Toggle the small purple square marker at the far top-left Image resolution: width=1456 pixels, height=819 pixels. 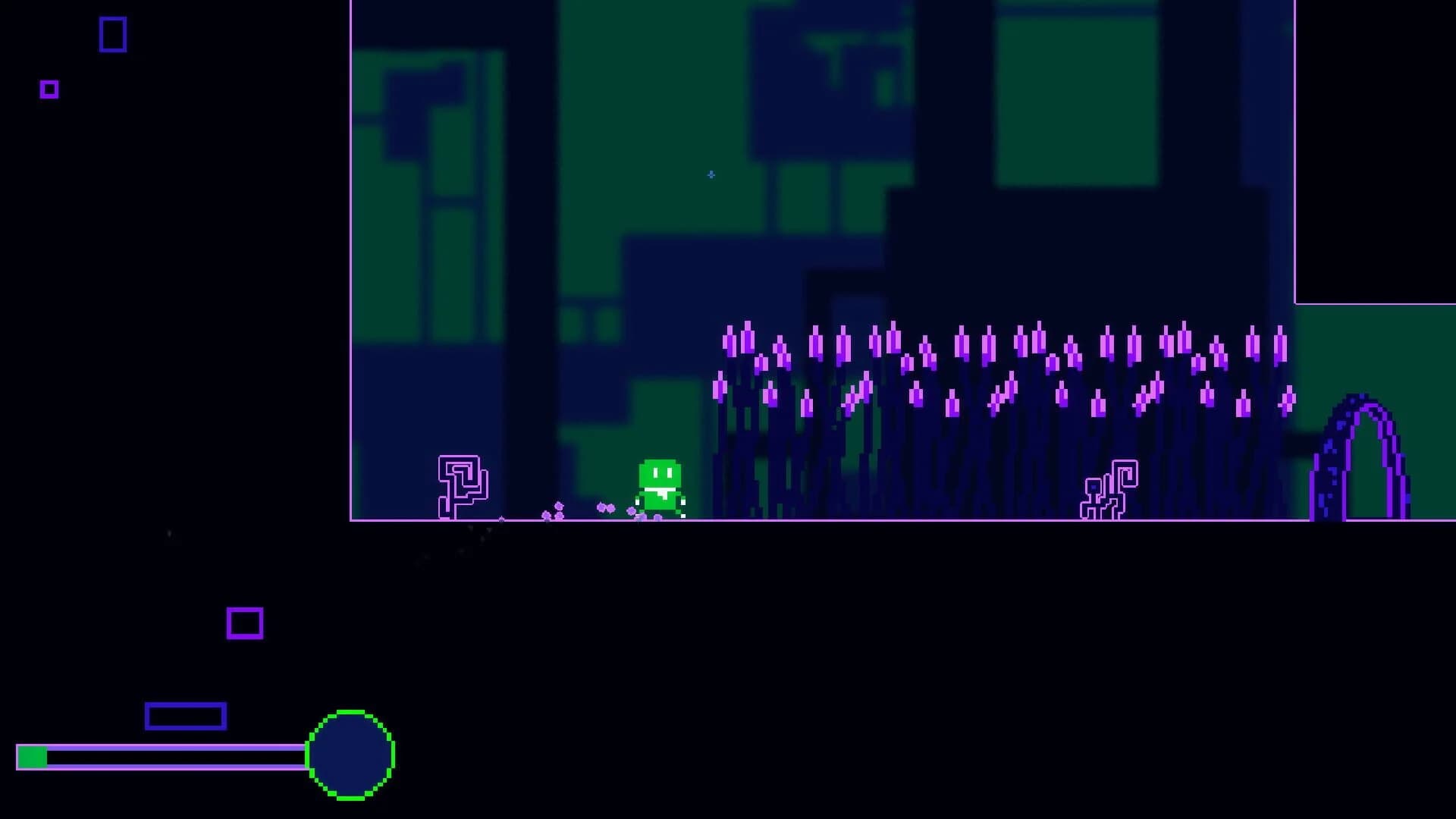(x=49, y=89)
